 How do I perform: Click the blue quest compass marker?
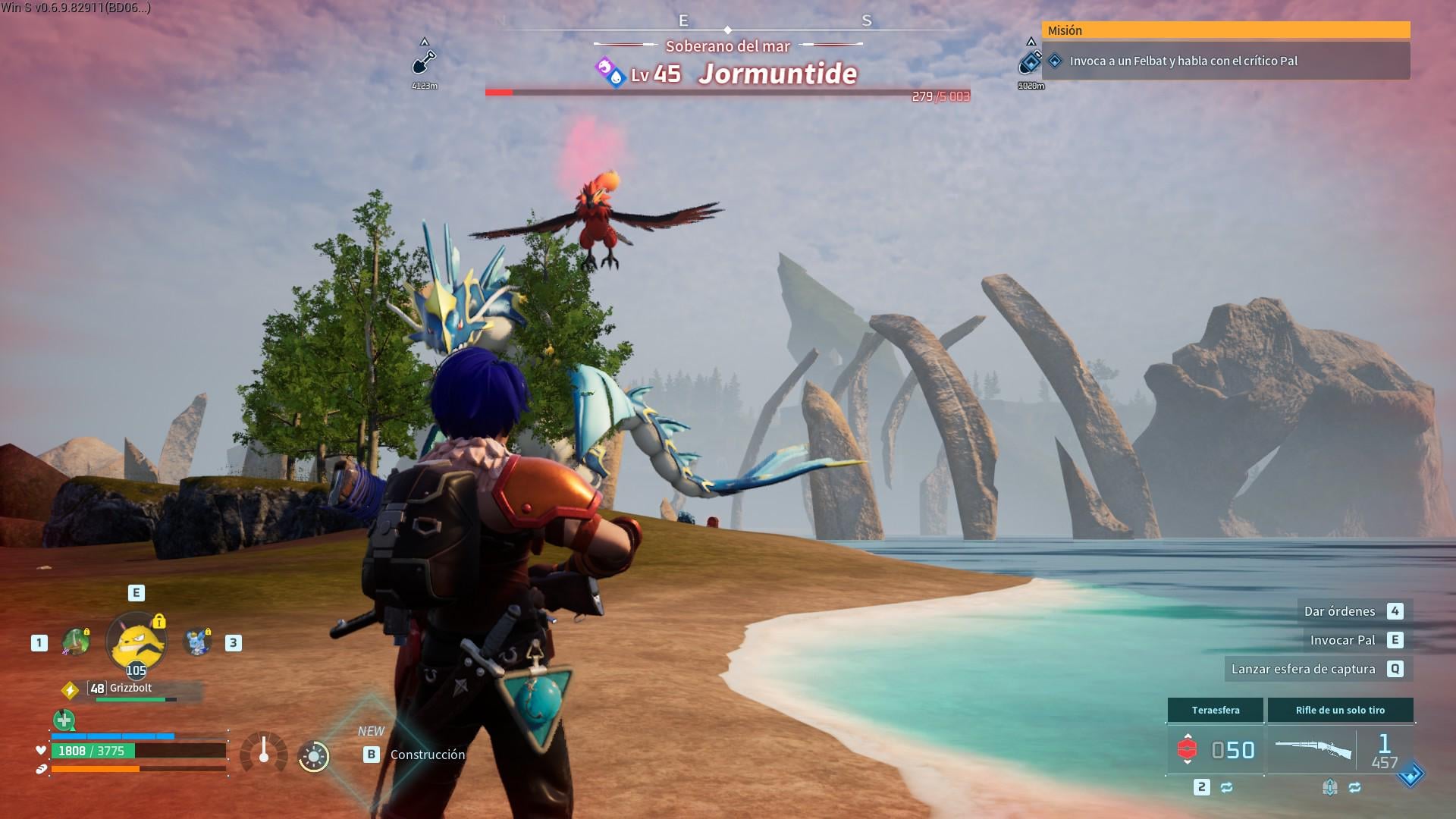pos(1030,61)
